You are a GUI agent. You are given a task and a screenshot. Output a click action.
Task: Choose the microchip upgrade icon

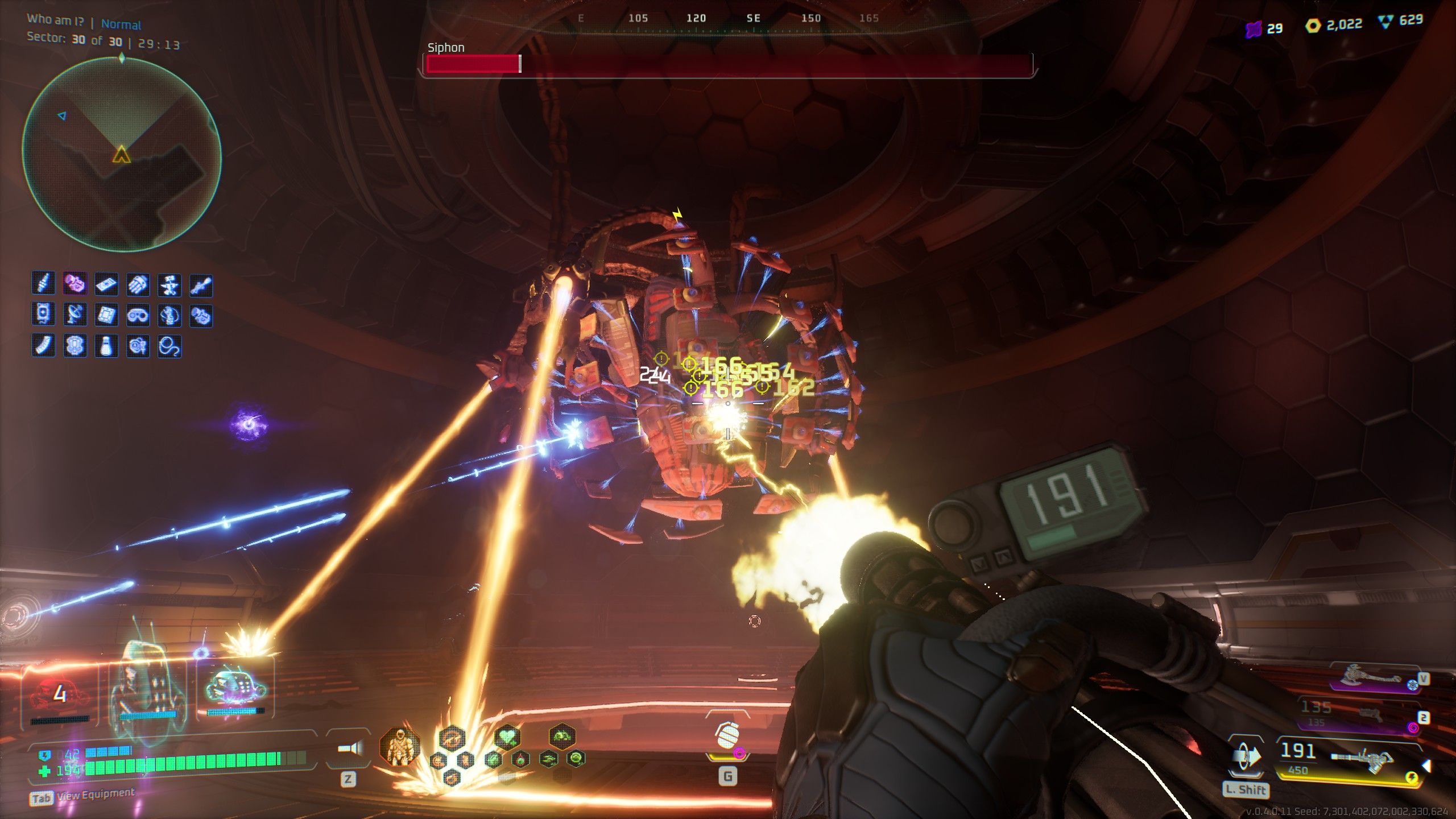pyautogui.click(x=106, y=315)
